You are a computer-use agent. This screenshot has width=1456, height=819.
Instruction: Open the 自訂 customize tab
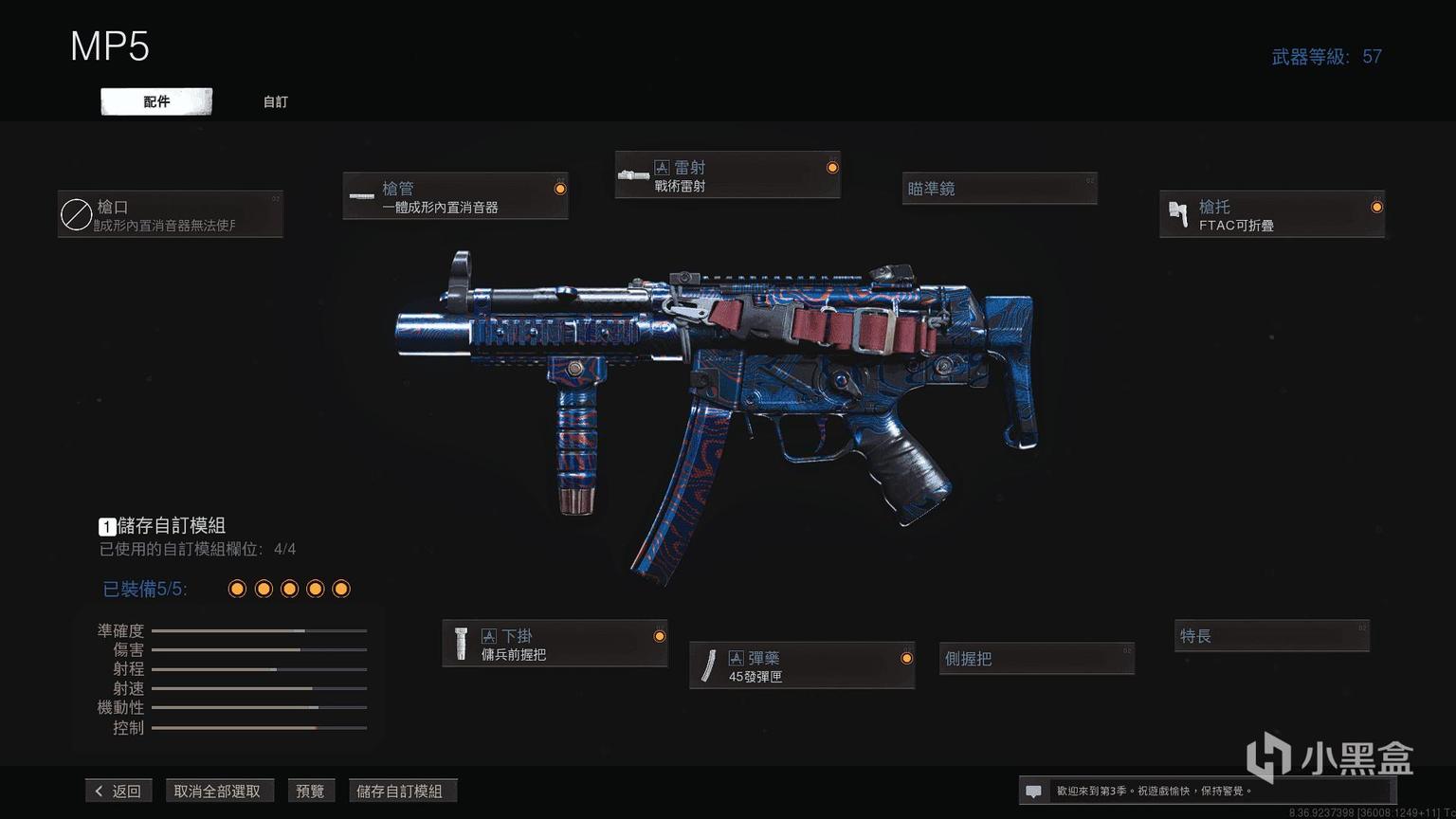(275, 101)
